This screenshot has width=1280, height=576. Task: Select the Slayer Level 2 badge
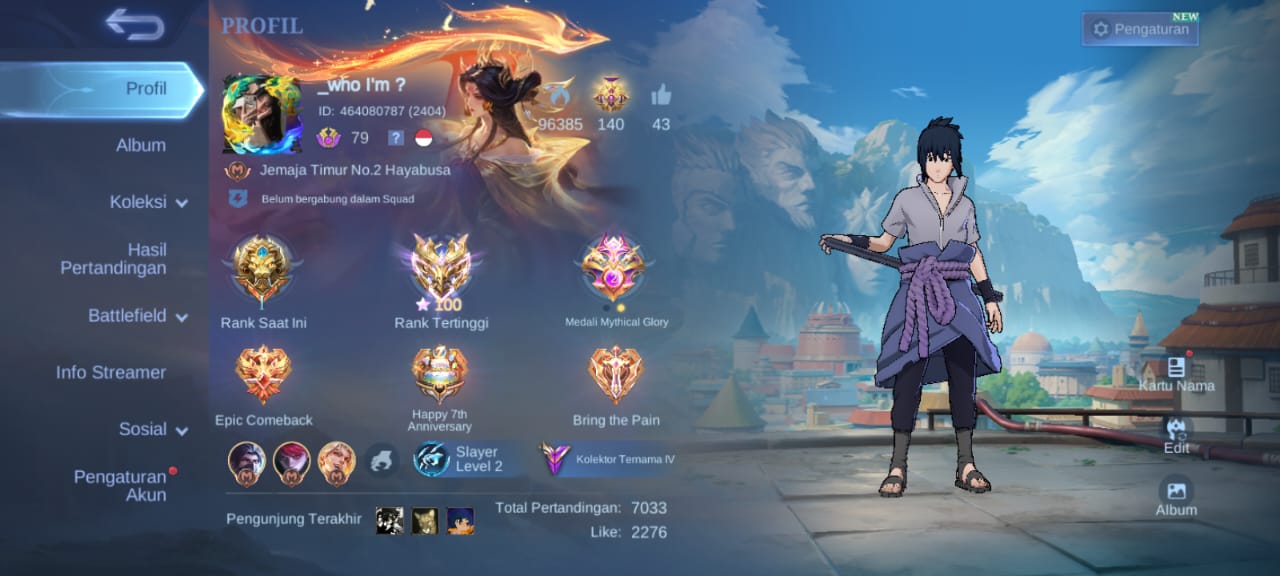[469, 459]
